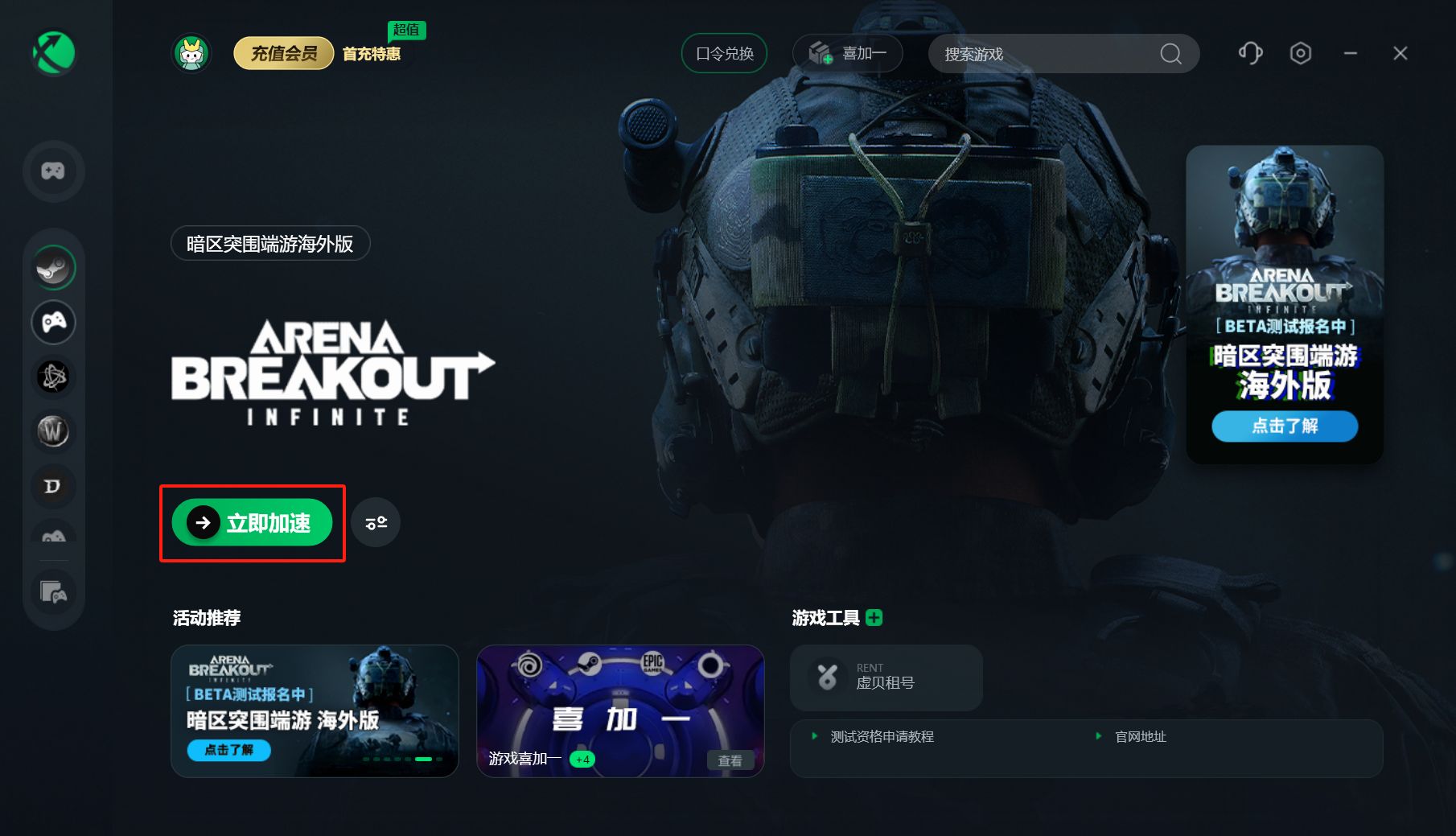Click the user avatar icon
Screen dimensions: 1456x836
191,54
